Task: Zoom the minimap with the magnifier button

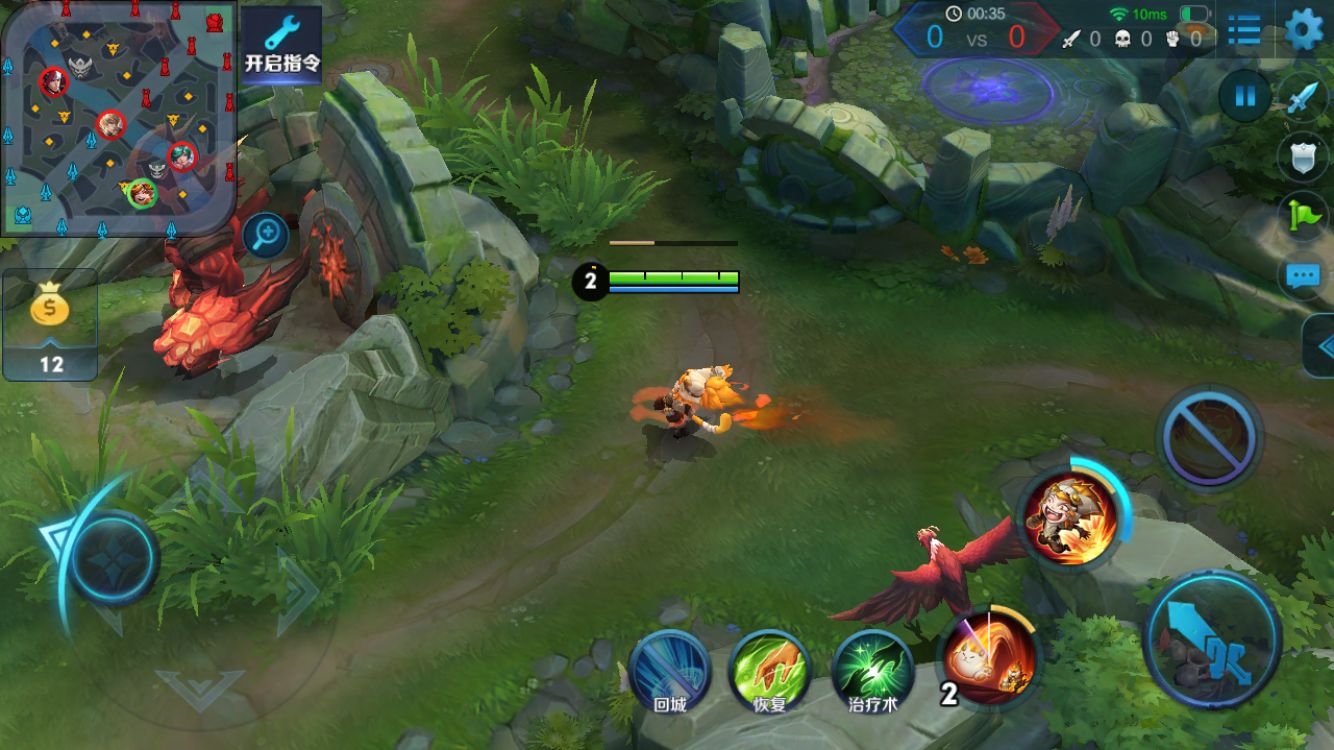Action: (x=267, y=236)
